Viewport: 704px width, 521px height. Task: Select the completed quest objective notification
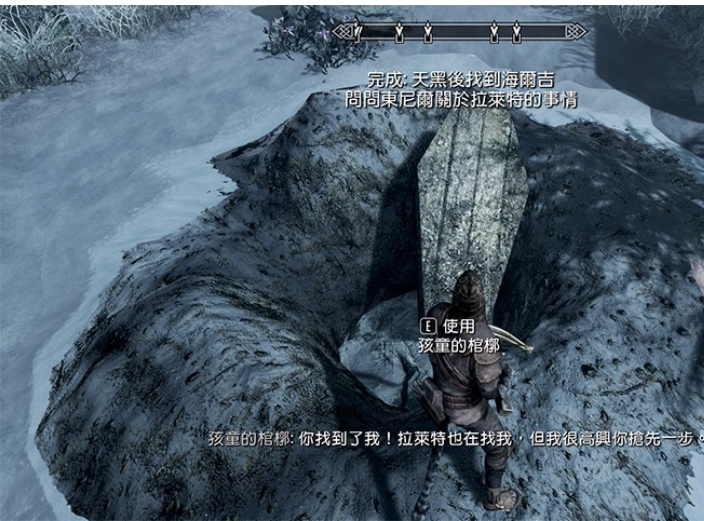[x=460, y=79]
